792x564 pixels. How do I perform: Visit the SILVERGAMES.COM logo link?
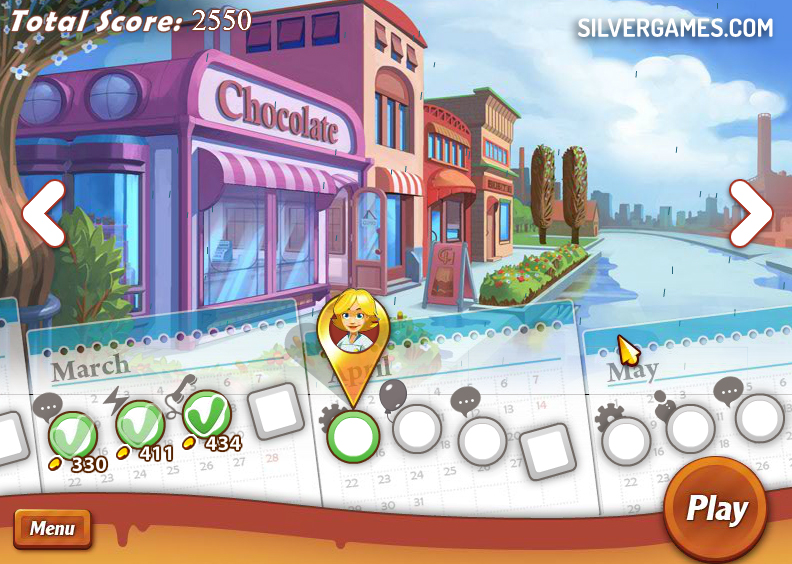pos(675,28)
